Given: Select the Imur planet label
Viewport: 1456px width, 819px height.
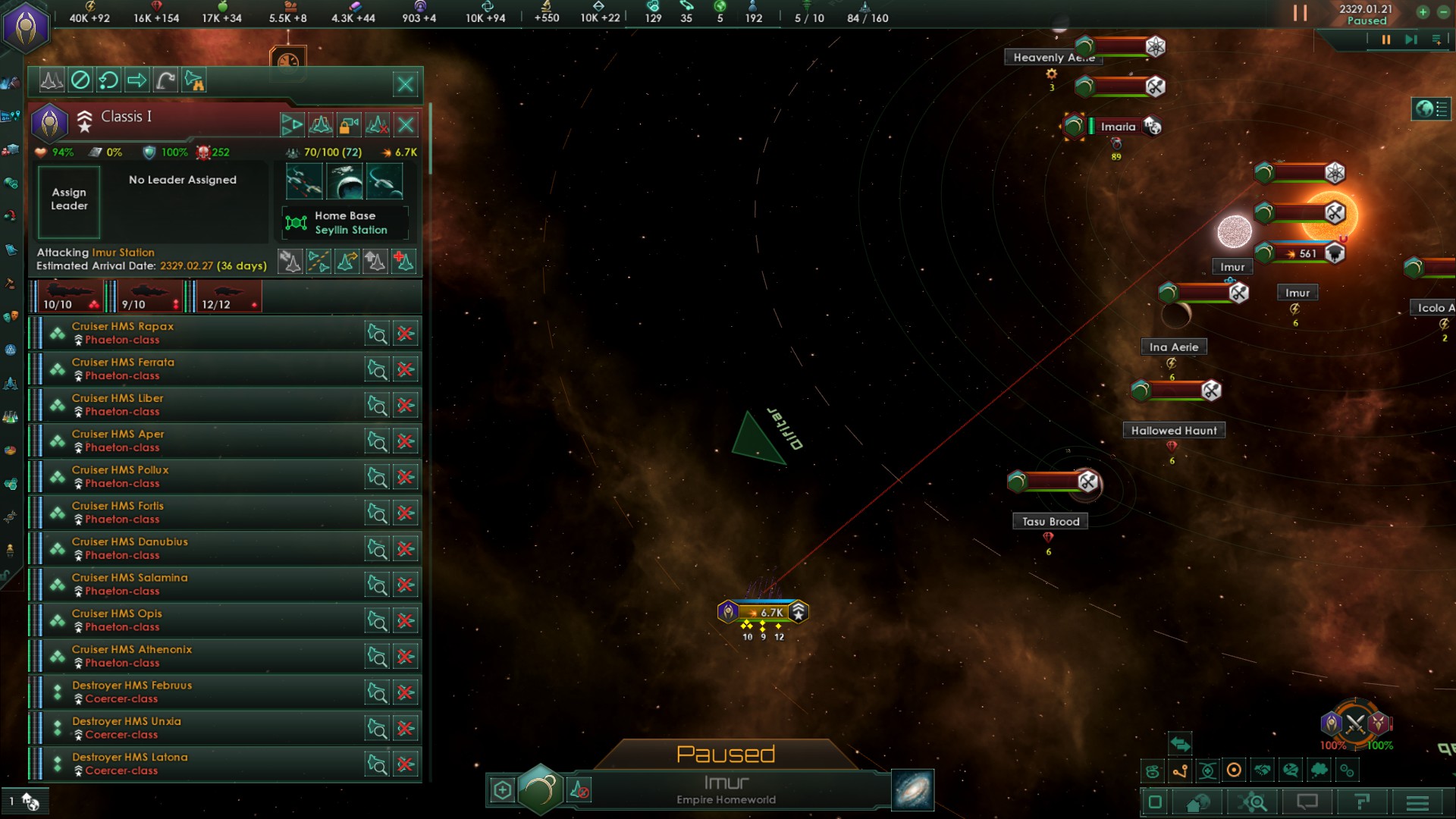Looking at the screenshot, I should point(1232,267).
